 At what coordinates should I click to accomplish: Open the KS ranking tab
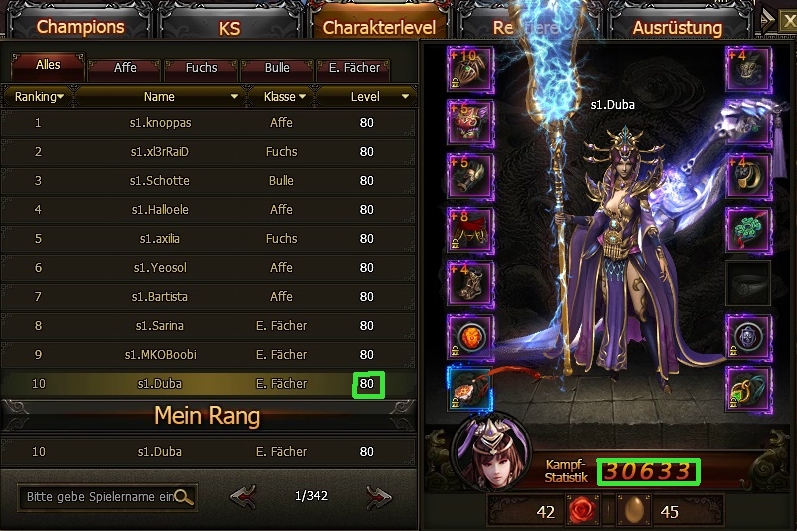click(229, 27)
